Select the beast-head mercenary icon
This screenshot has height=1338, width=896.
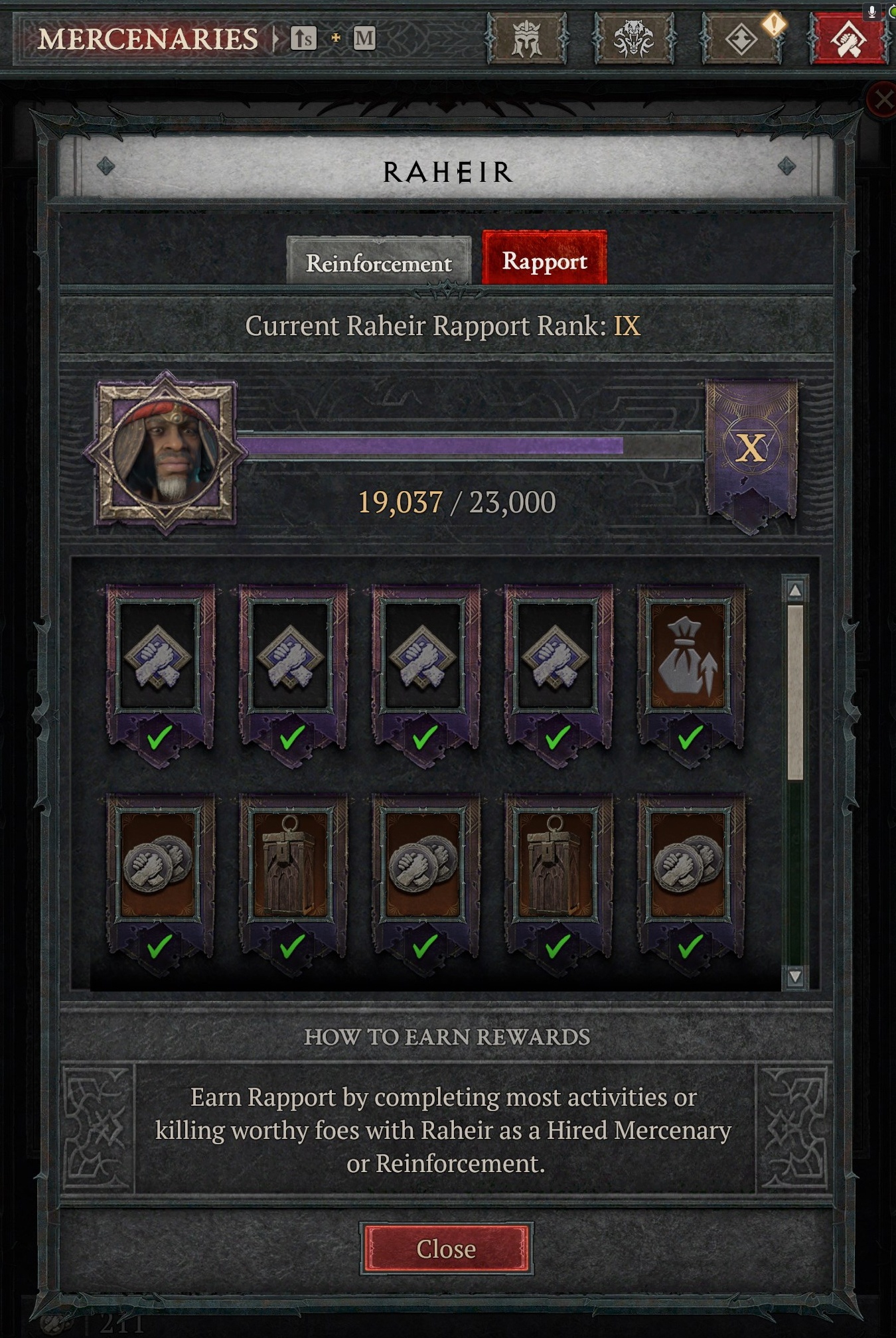click(635, 37)
